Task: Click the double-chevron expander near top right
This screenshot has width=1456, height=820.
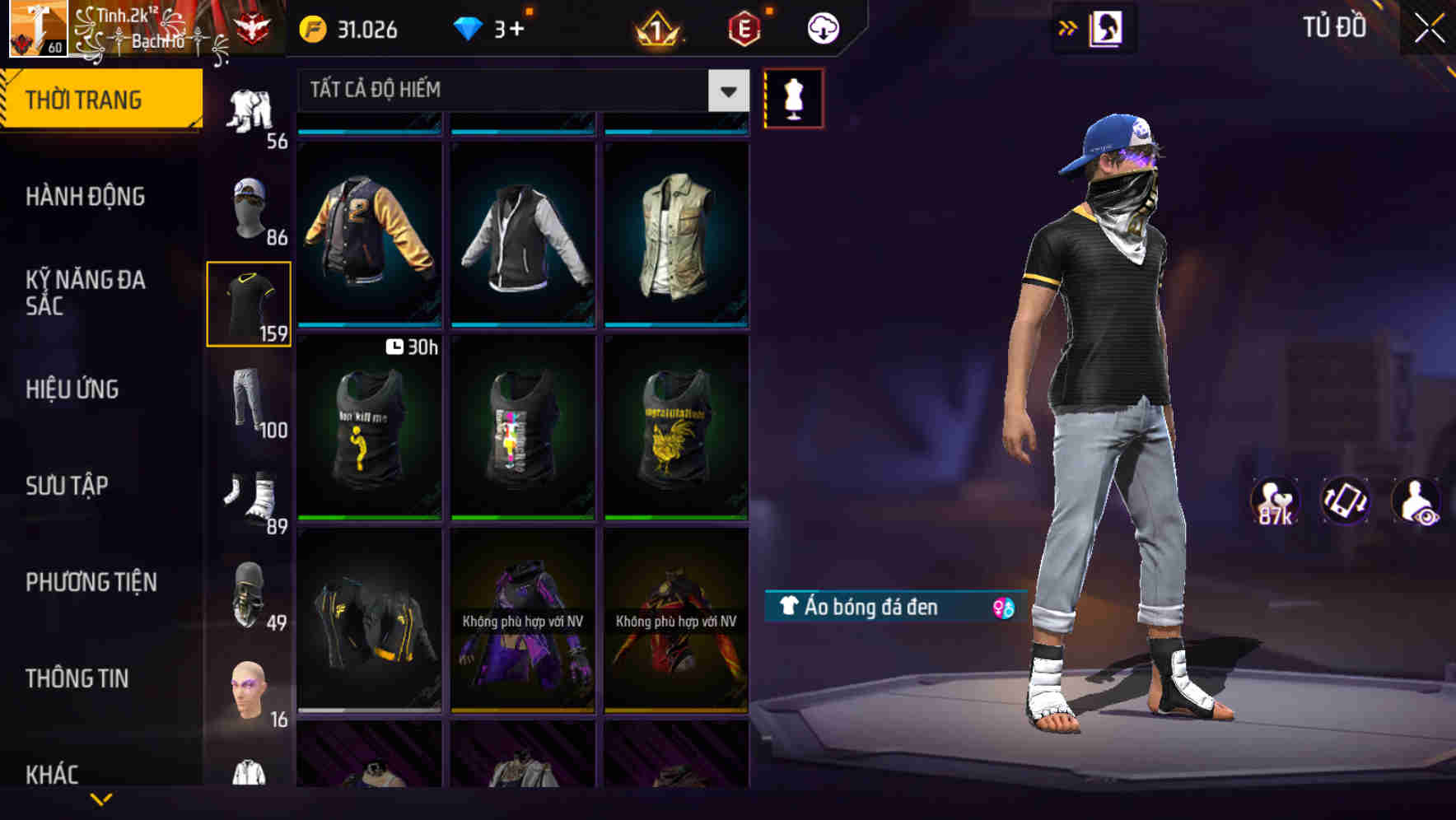Action: pos(1068,27)
